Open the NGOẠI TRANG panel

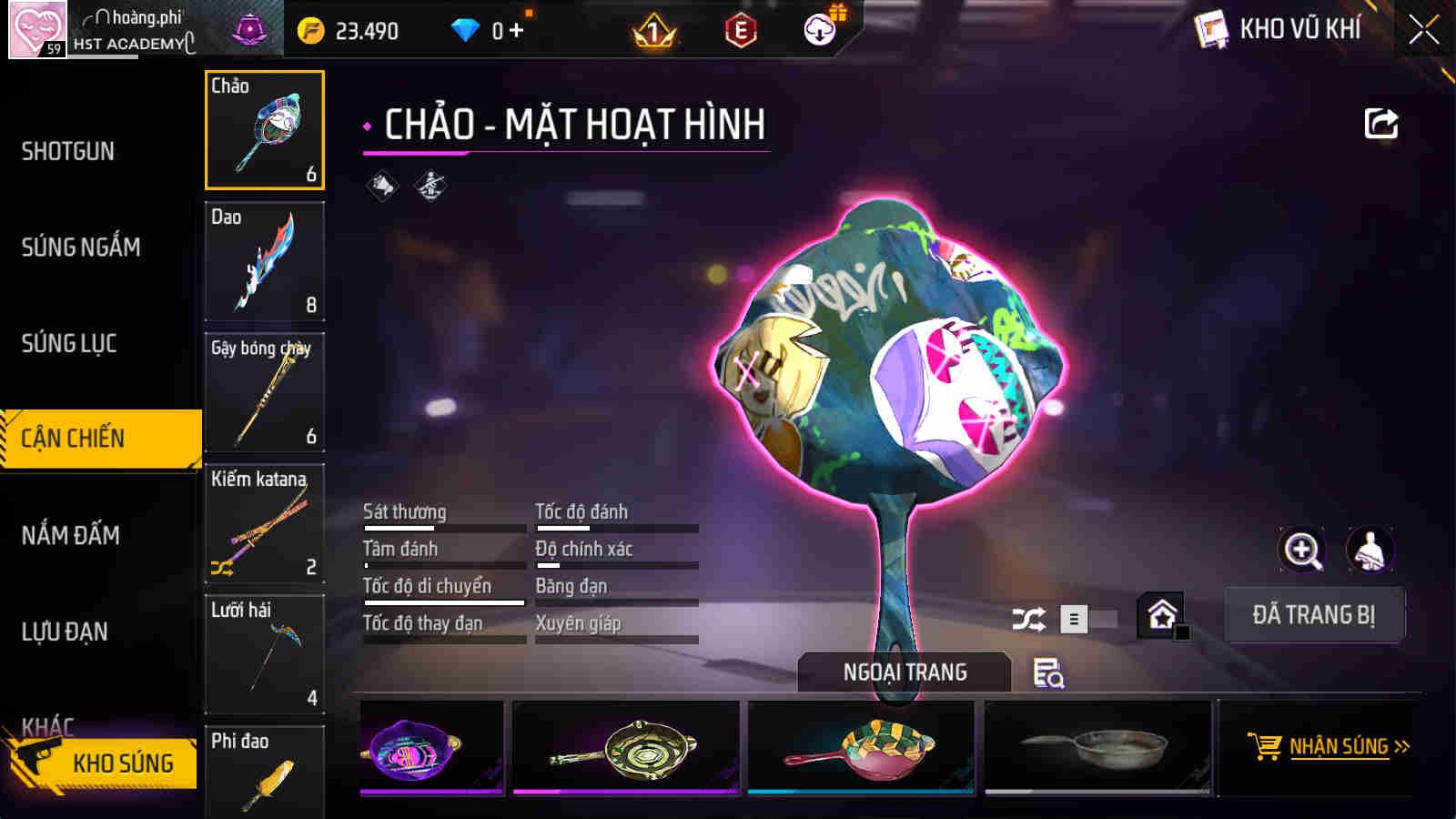[x=902, y=673]
